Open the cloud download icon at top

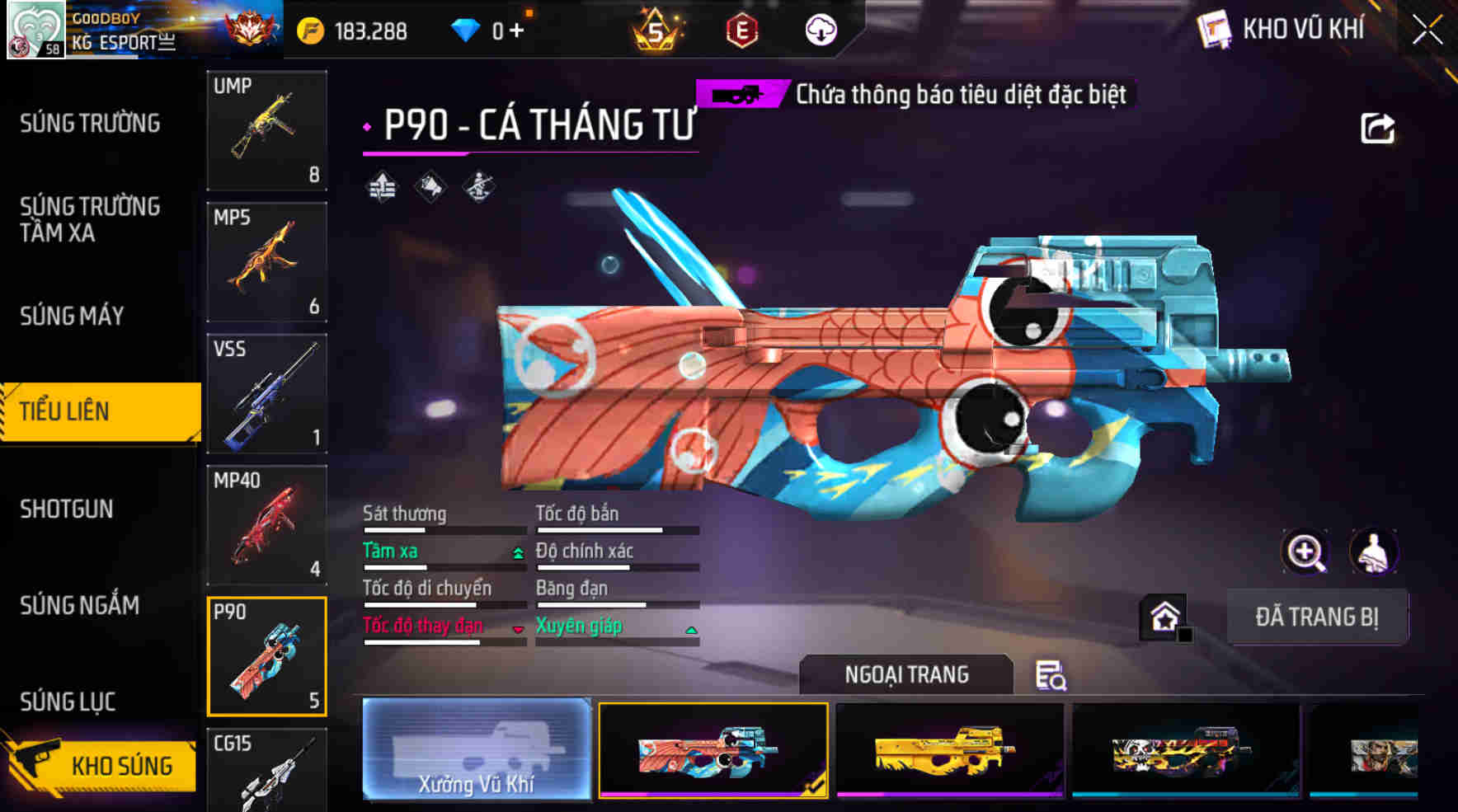tap(820, 30)
